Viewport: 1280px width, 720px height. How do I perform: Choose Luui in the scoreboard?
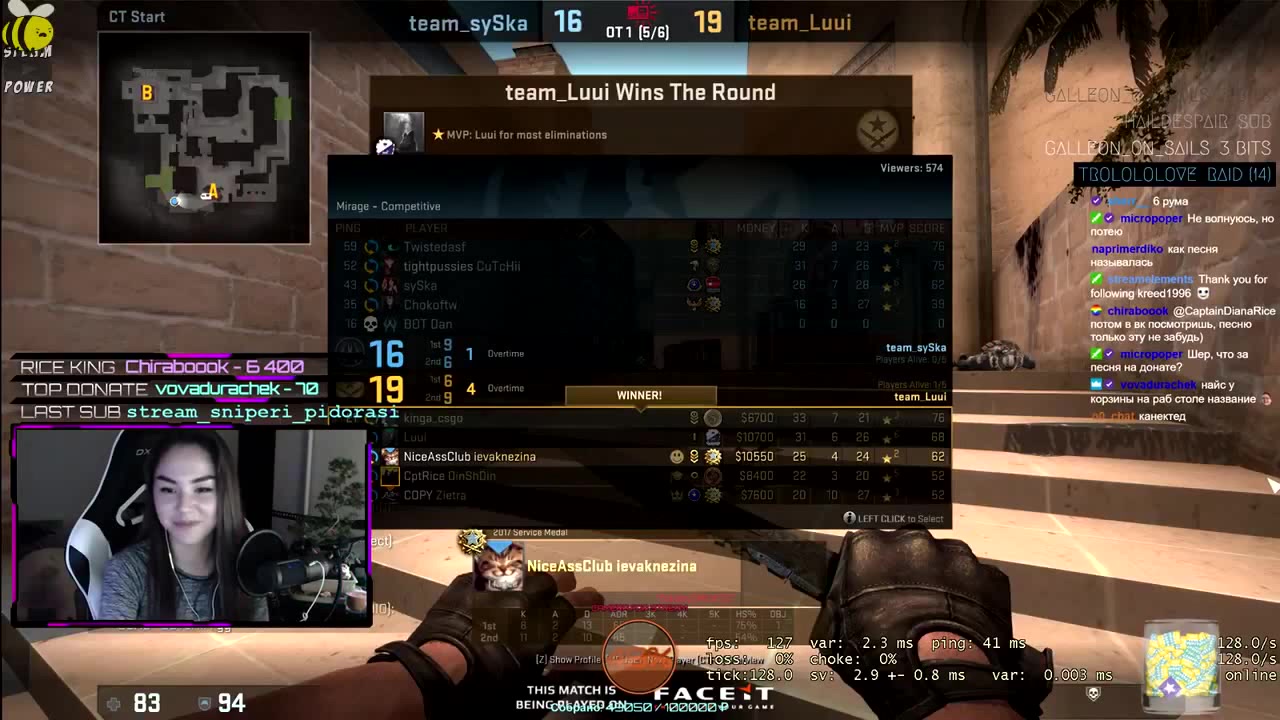point(640,437)
